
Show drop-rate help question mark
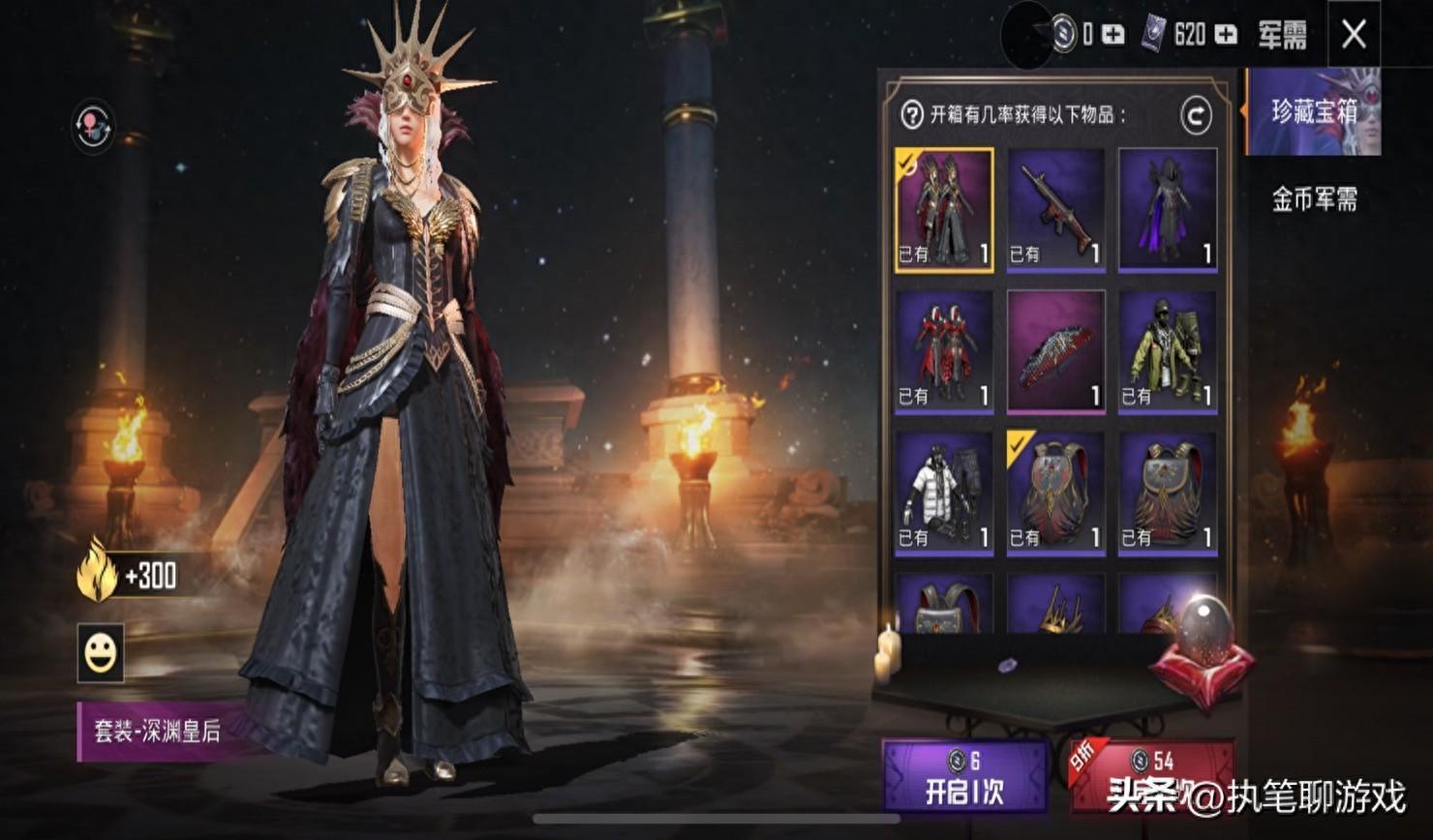911,116
